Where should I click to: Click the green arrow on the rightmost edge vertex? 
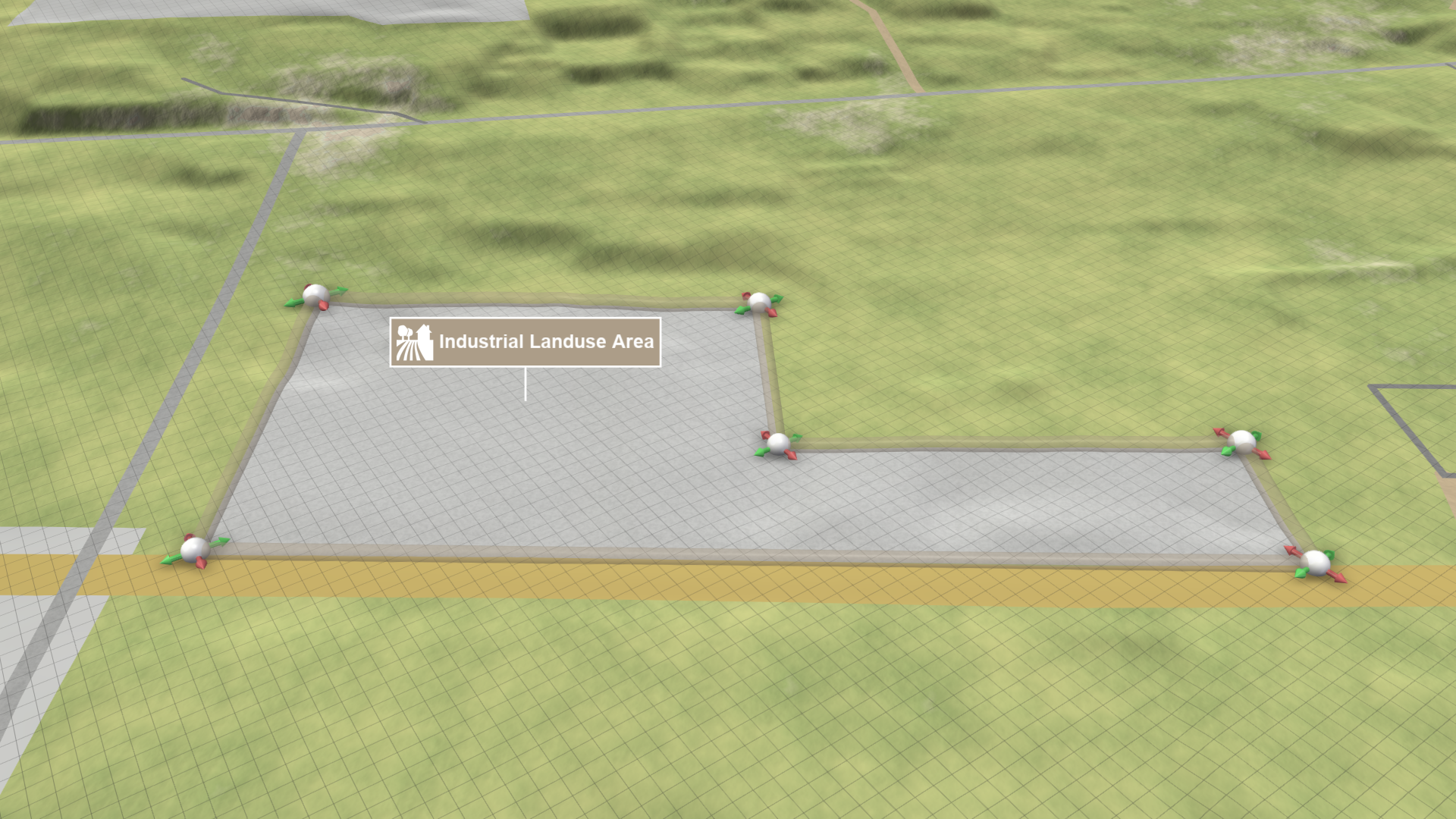click(x=1258, y=436)
